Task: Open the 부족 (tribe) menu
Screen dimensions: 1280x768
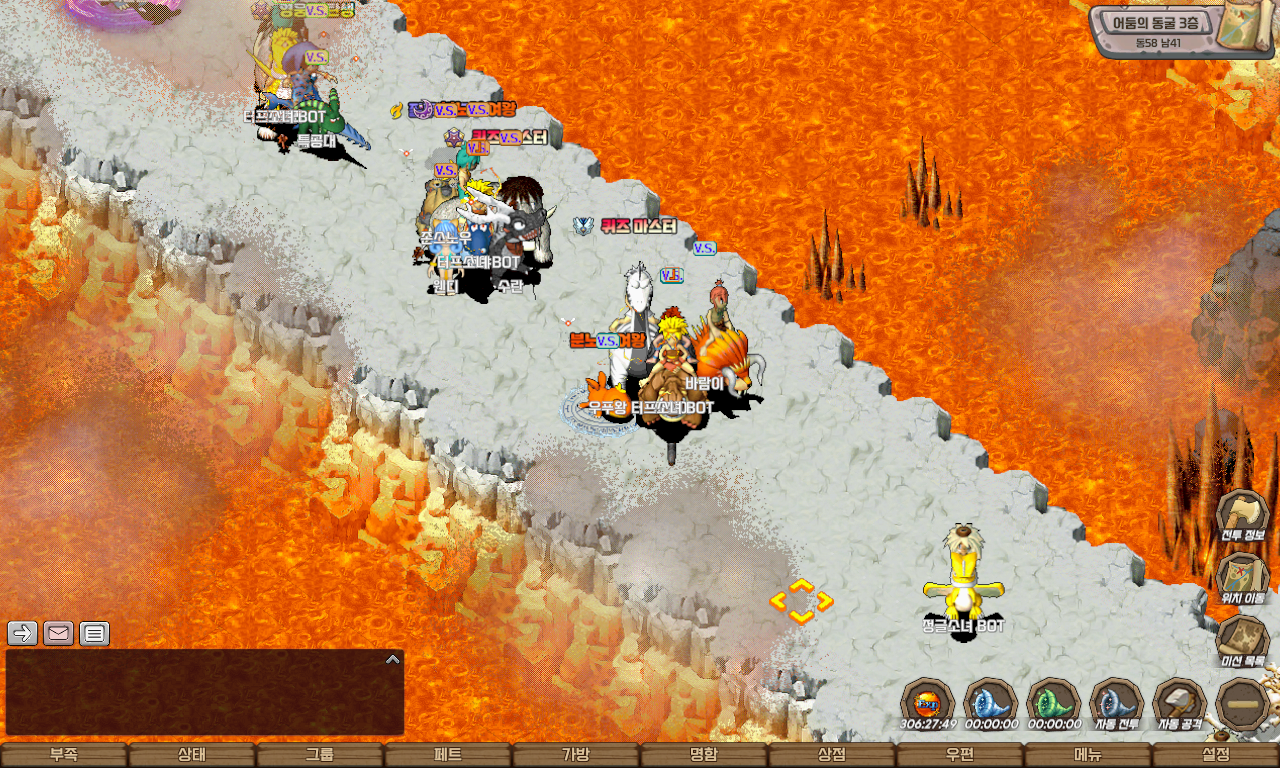Action: (x=64, y=755)
